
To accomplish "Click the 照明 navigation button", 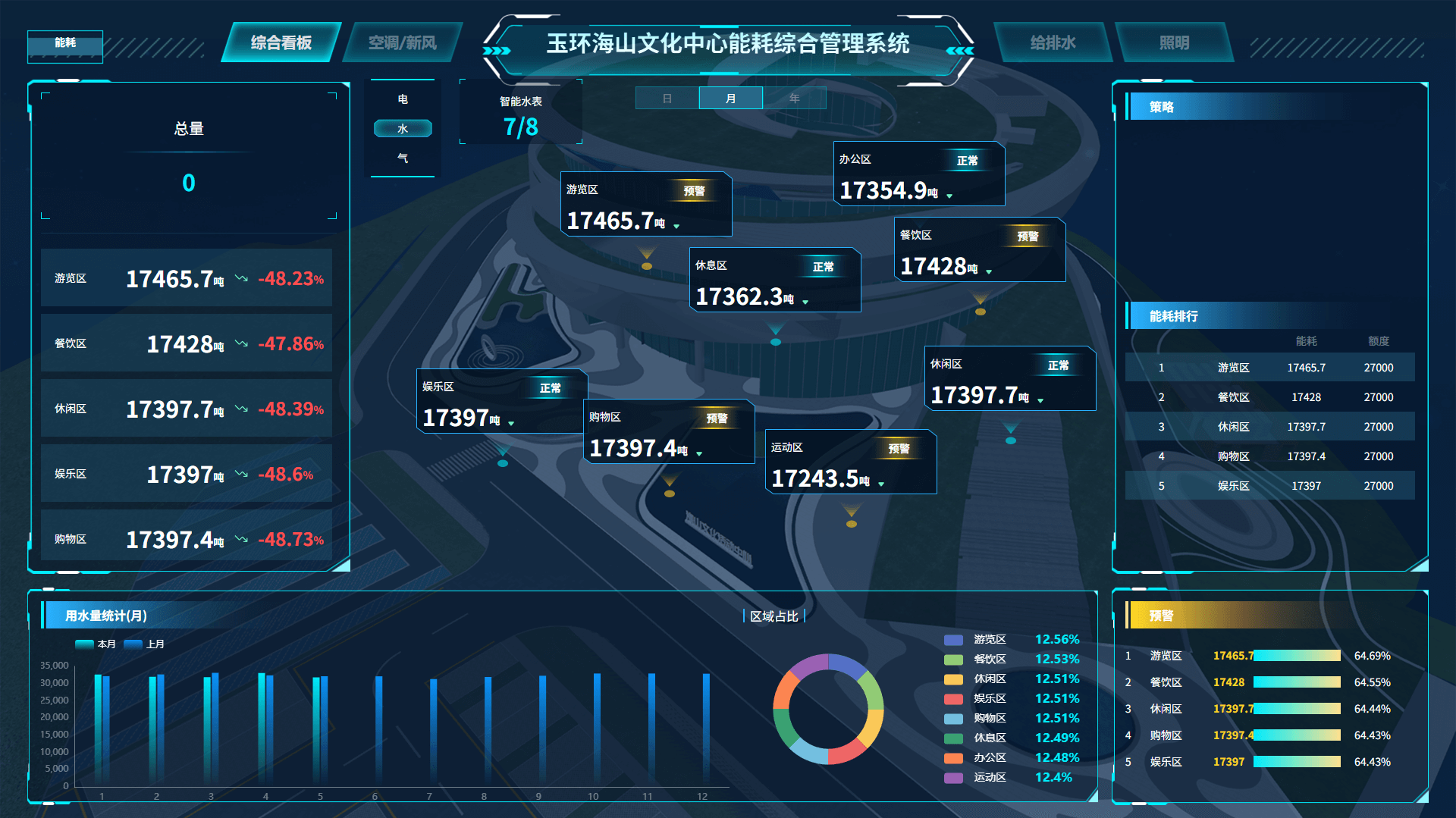I will [1175, 43].
